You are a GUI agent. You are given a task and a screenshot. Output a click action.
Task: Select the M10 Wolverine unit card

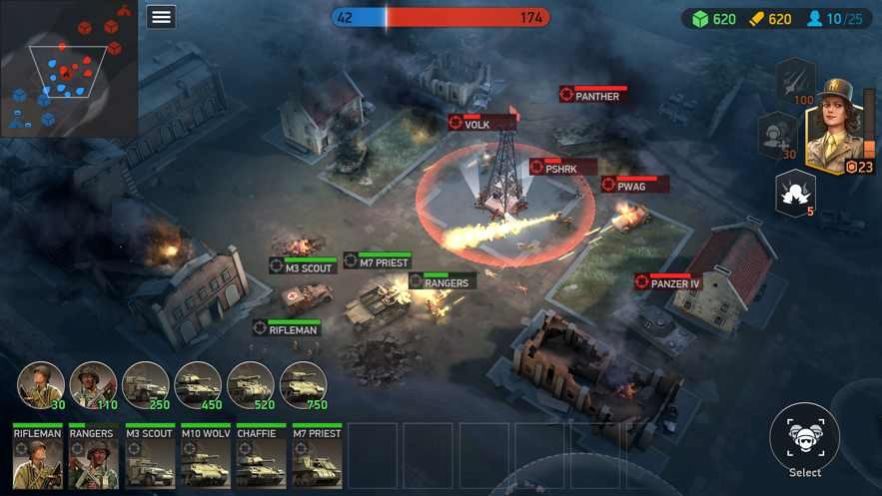[x=205, y=457]
